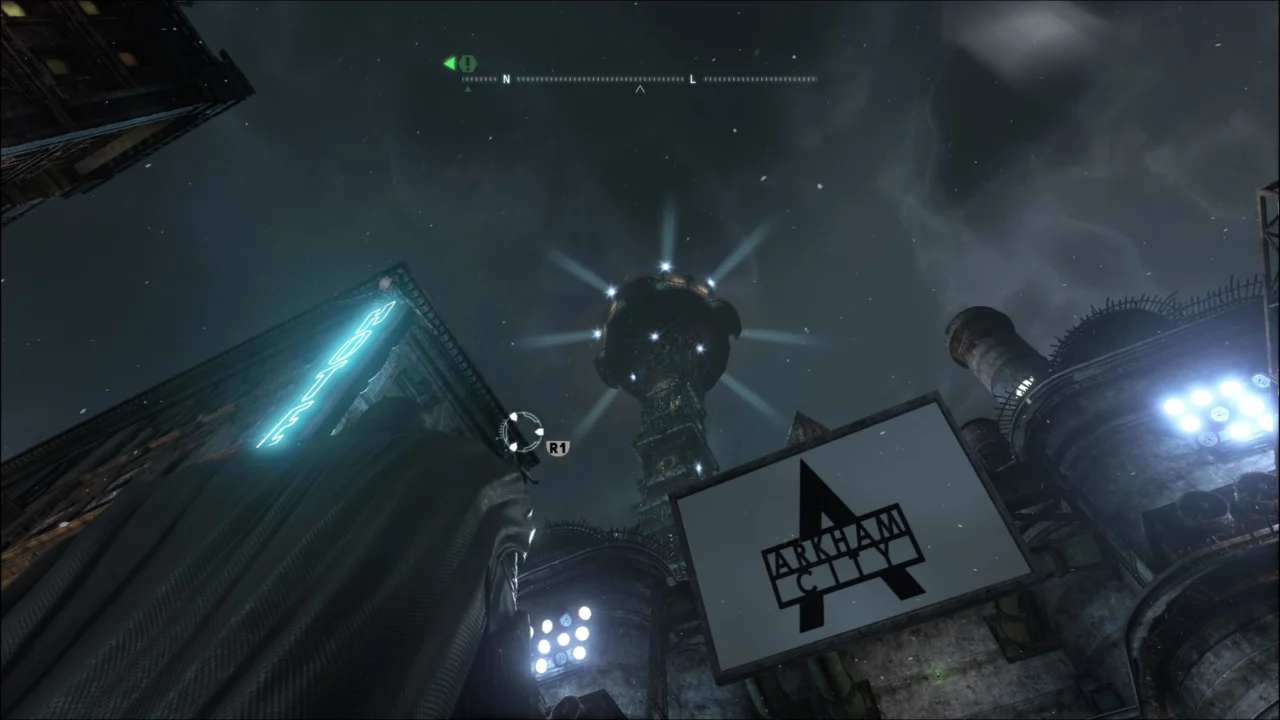
Task: Select the small green caret under the compass
Action: tap(468, 88)
